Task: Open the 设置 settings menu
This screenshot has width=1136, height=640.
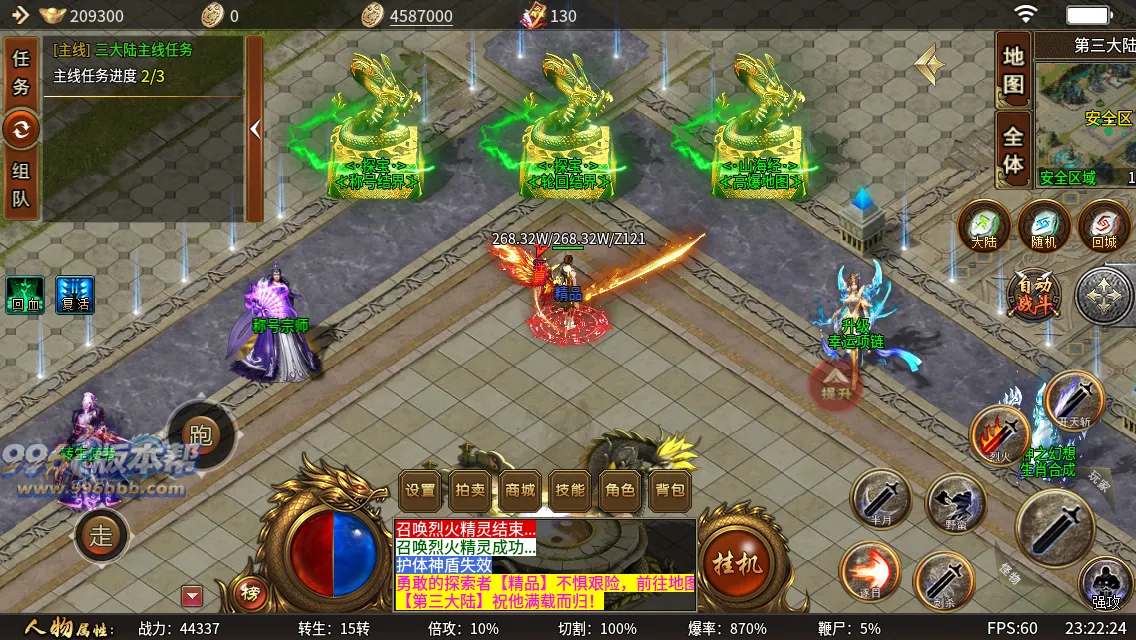Action: 420,490
